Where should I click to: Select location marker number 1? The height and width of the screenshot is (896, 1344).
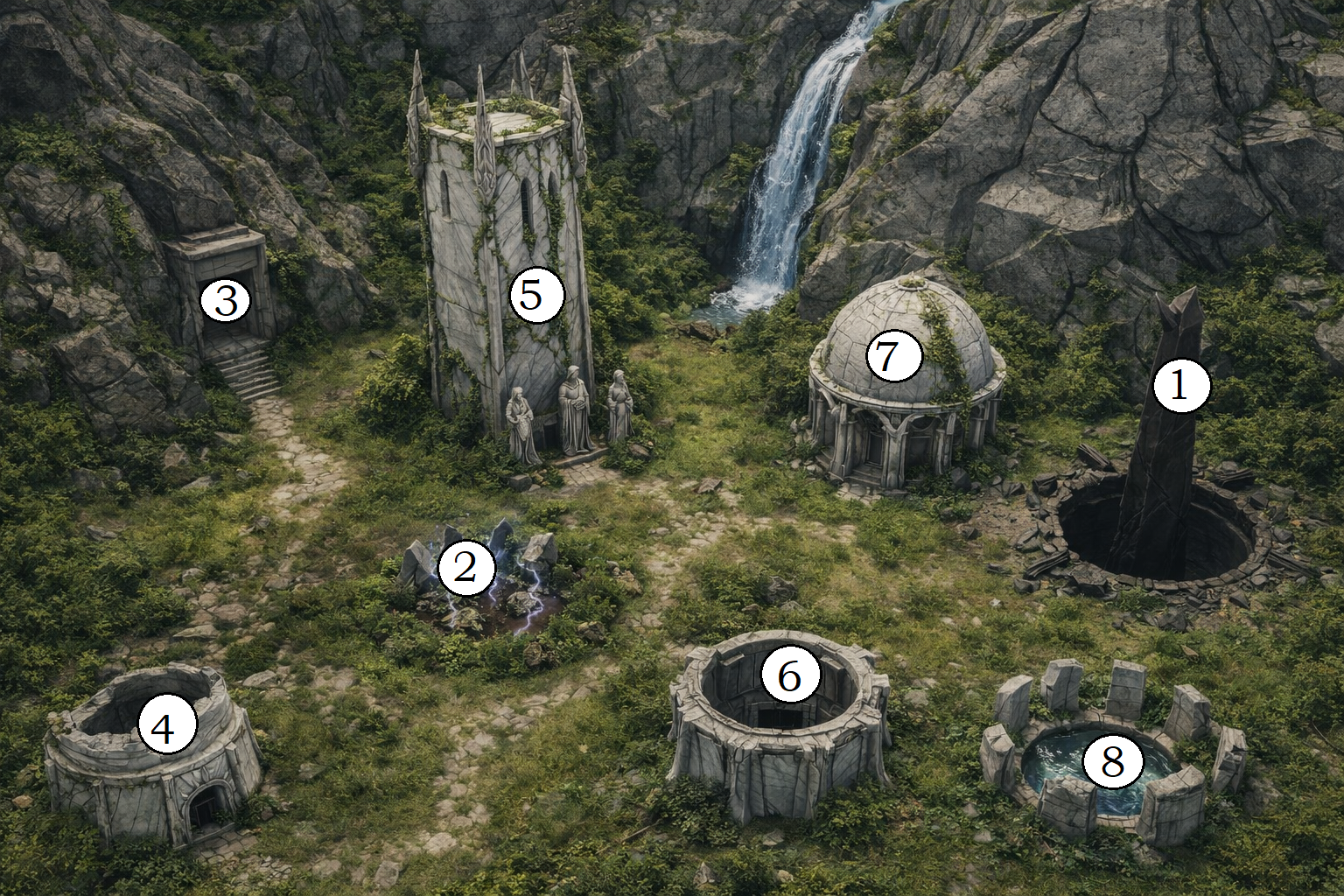pyautogui.click(x=1180, y=386)
